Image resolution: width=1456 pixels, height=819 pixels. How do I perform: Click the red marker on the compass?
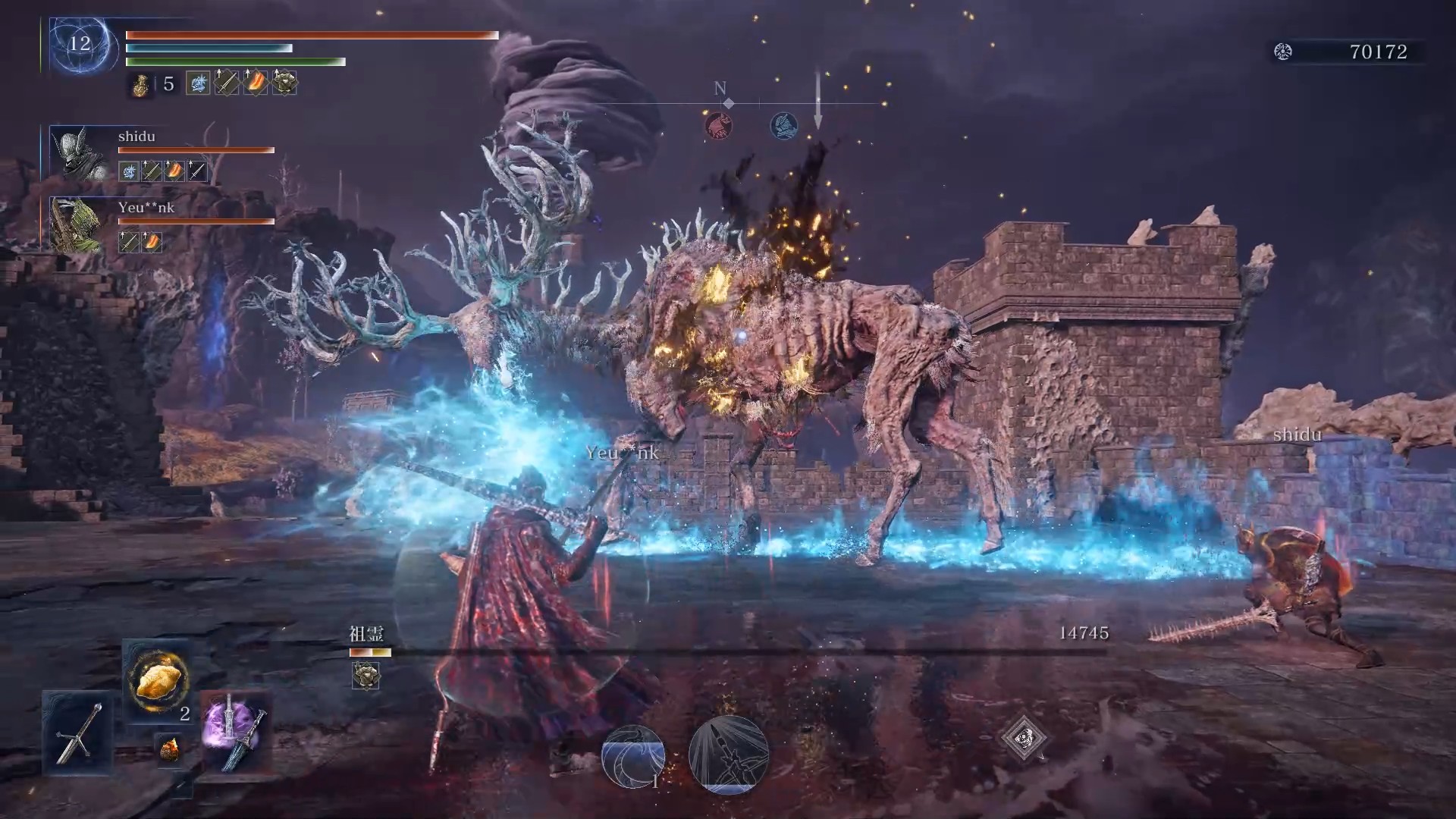tap(718, 125)
